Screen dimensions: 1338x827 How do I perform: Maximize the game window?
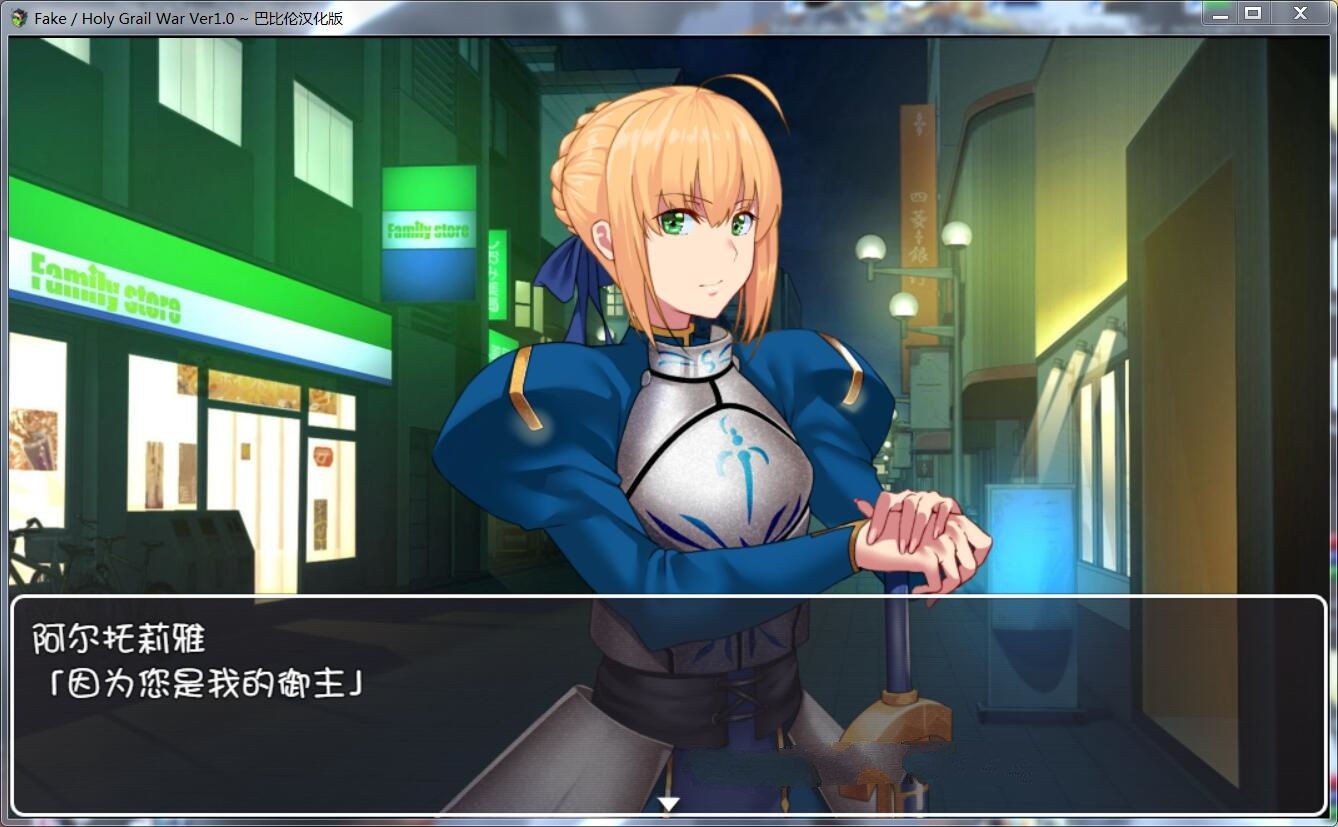pos(1256,13)
